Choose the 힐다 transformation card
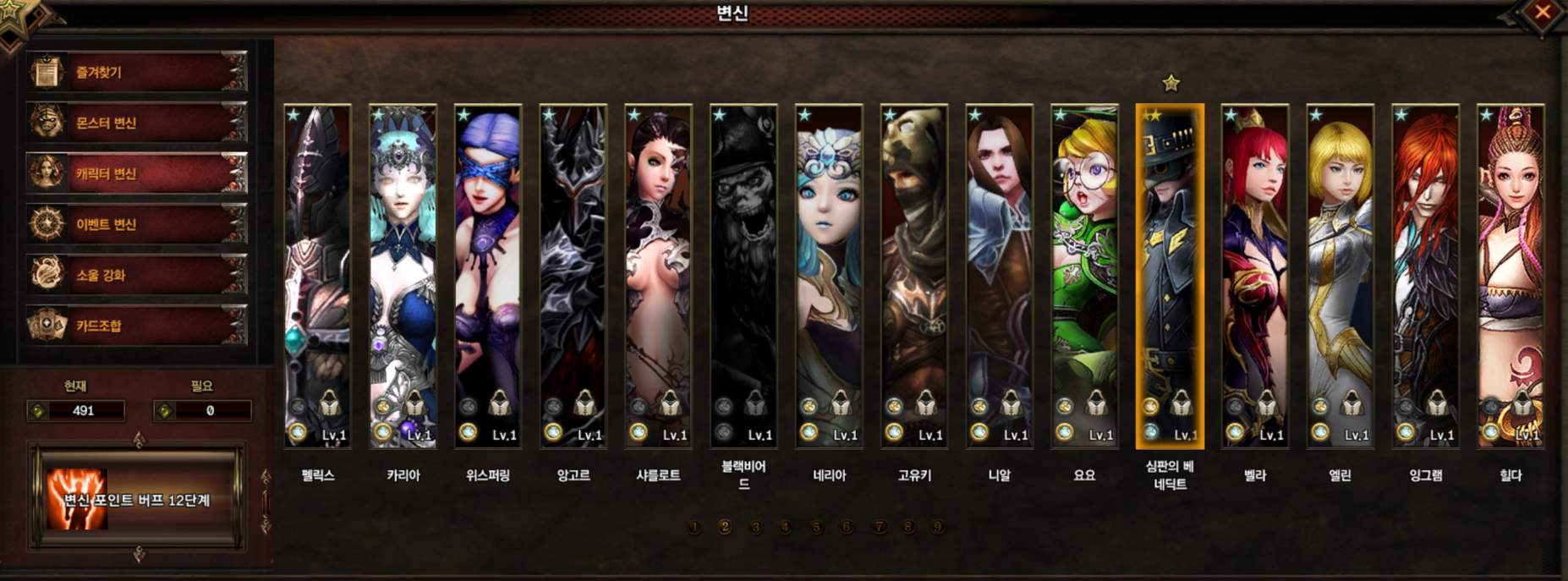Viewport: 1568px width, 581px height. point(1510,276)
